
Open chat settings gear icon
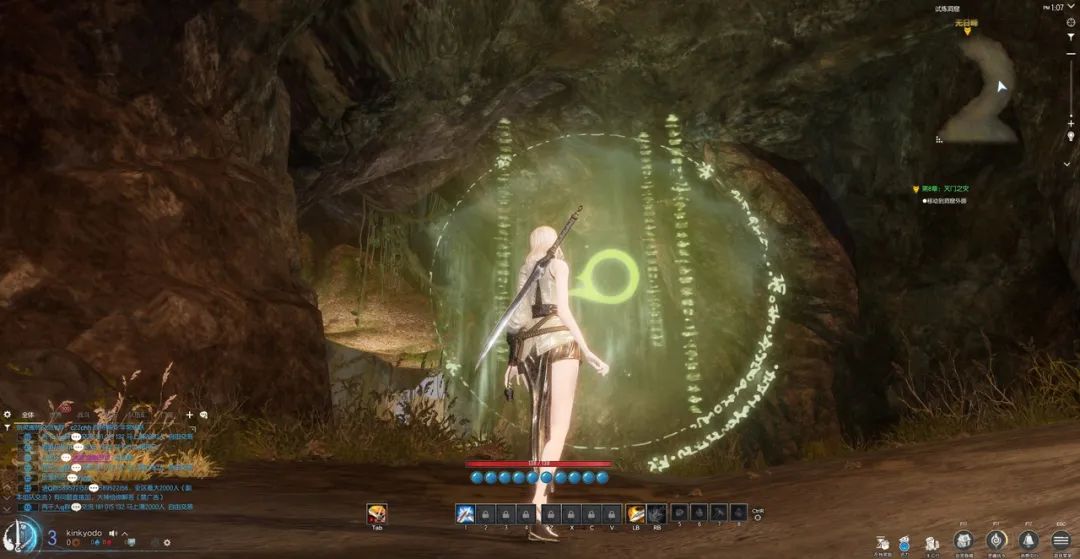click(8, 414)
